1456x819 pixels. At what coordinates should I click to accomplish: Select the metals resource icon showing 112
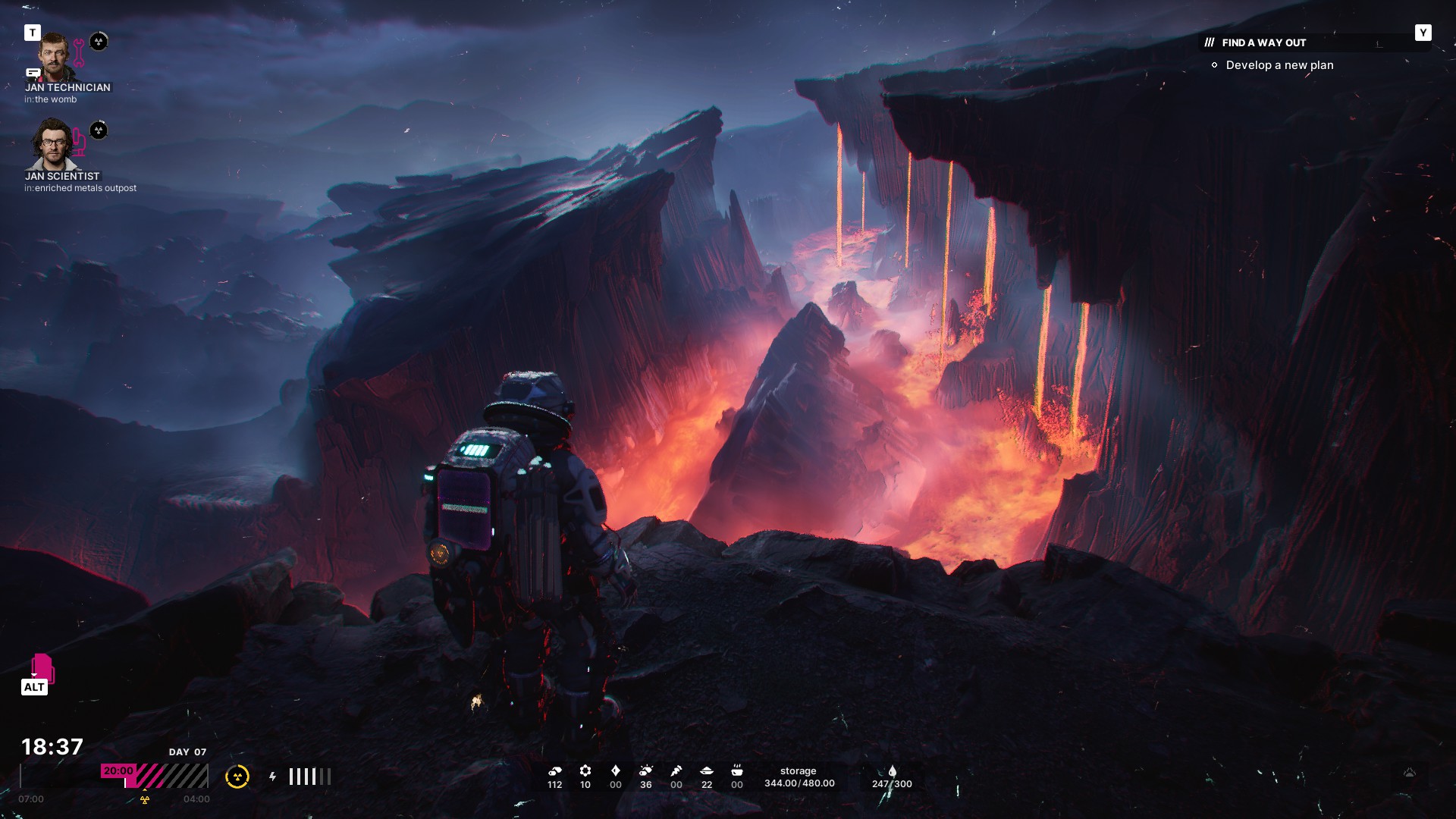click(554, 771)
